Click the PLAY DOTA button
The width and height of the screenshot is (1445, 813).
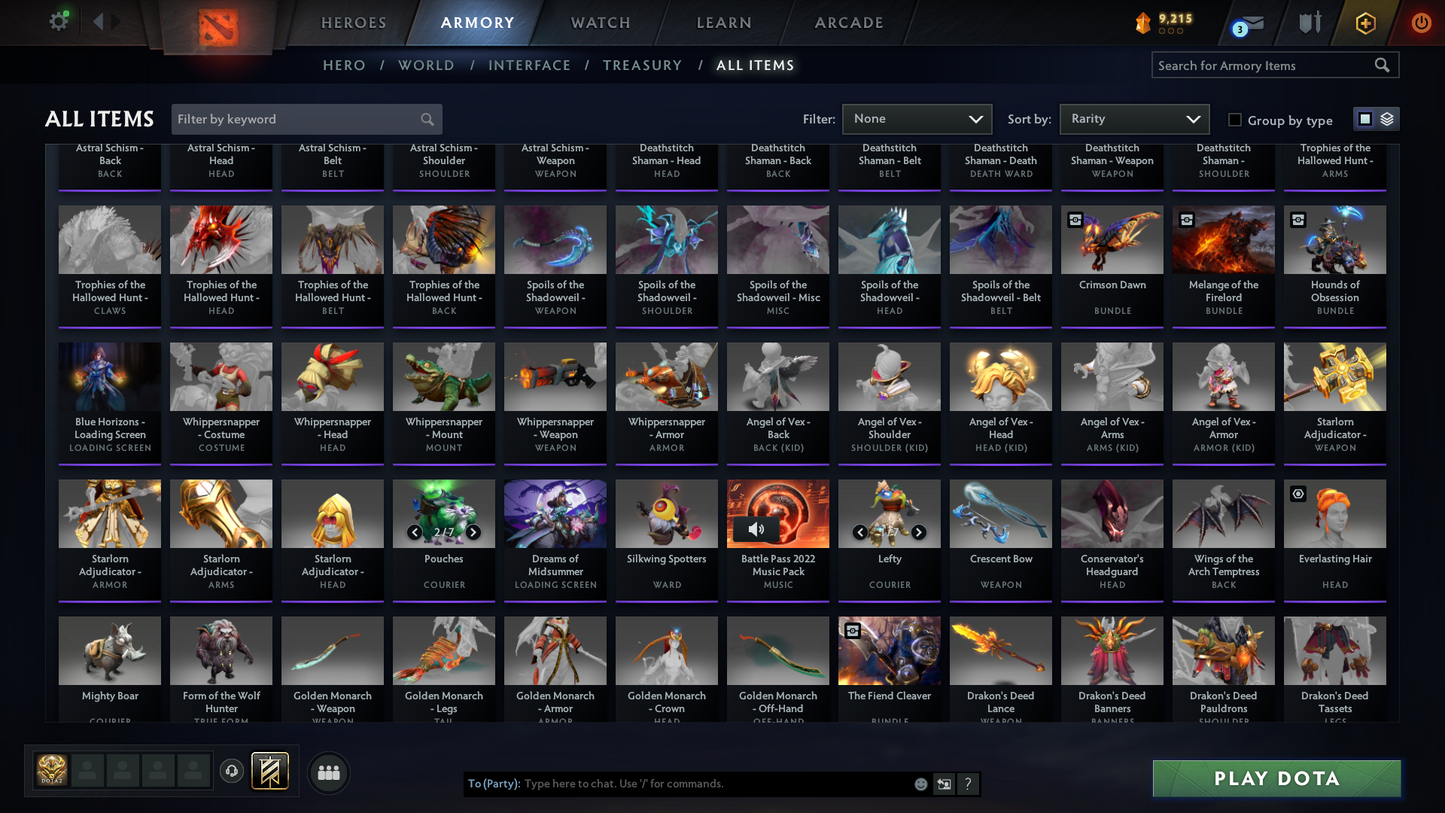click(1276, 778)
